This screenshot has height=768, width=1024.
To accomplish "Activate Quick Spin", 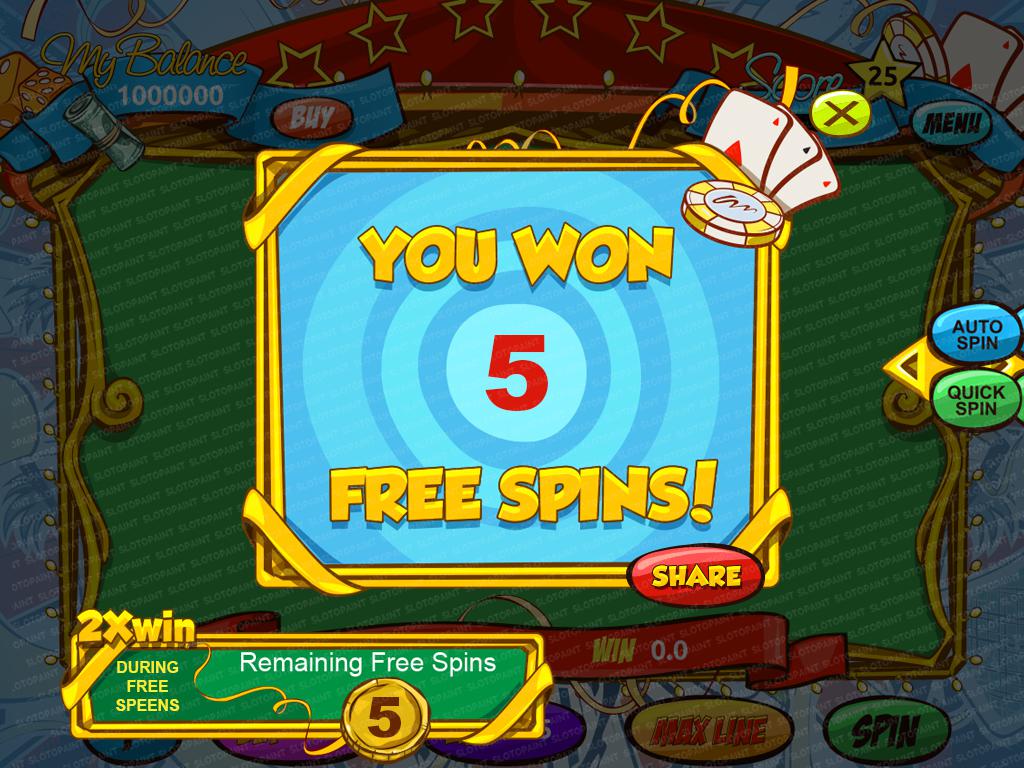I will click(x=976, y=399).
